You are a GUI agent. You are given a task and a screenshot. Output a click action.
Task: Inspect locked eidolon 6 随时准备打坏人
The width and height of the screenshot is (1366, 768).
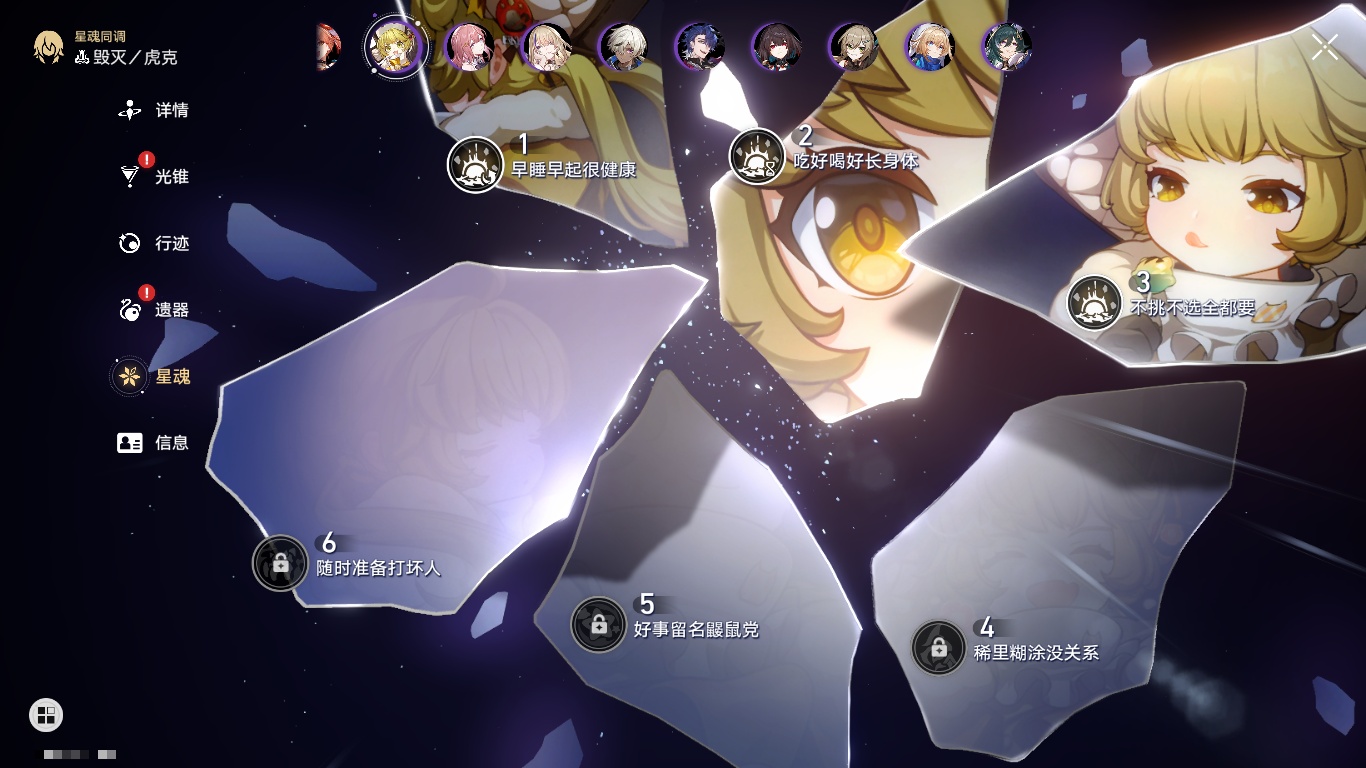tap(280, 562)
